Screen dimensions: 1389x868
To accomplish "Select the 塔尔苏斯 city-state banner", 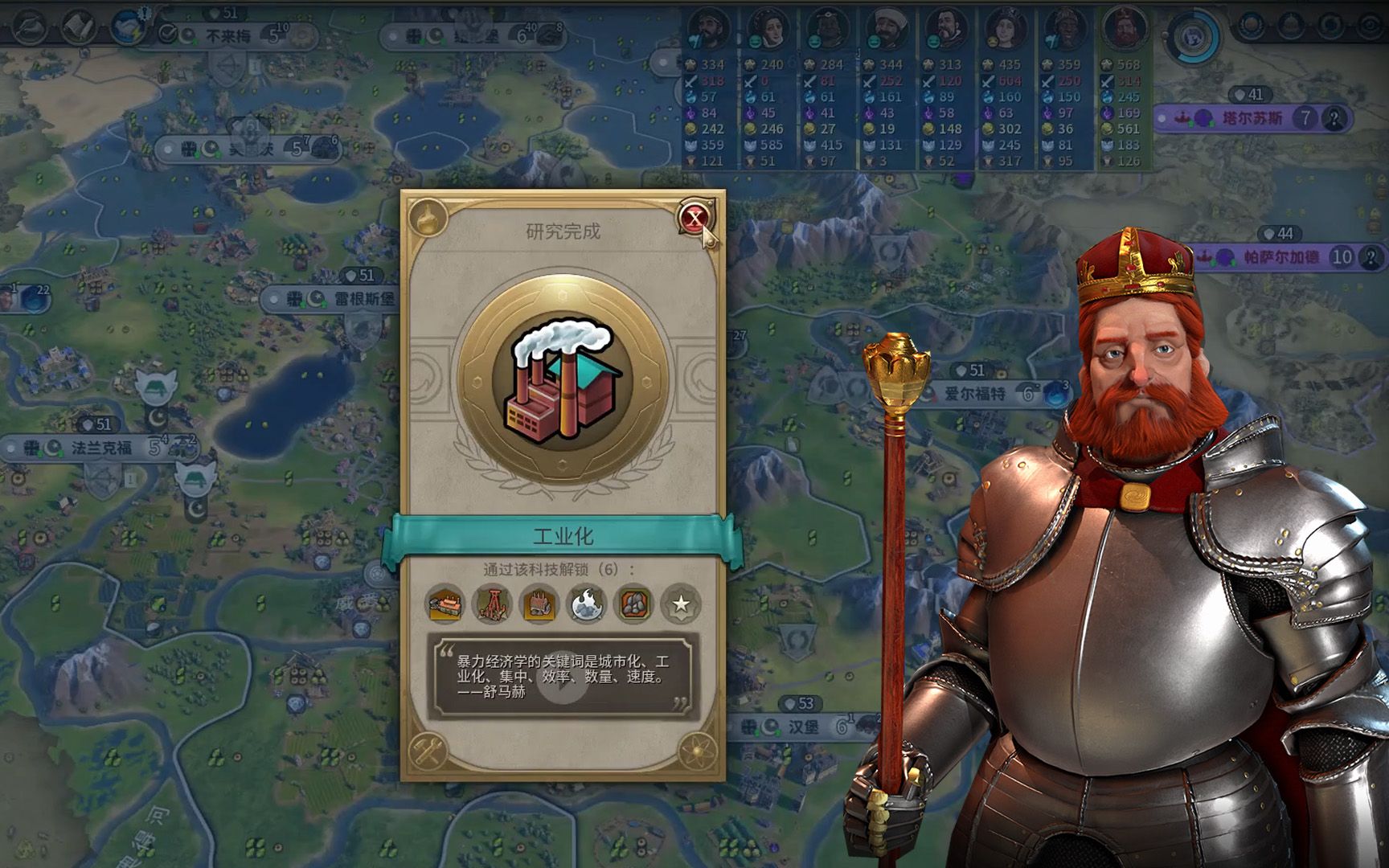I will [x=1252, y=119].
